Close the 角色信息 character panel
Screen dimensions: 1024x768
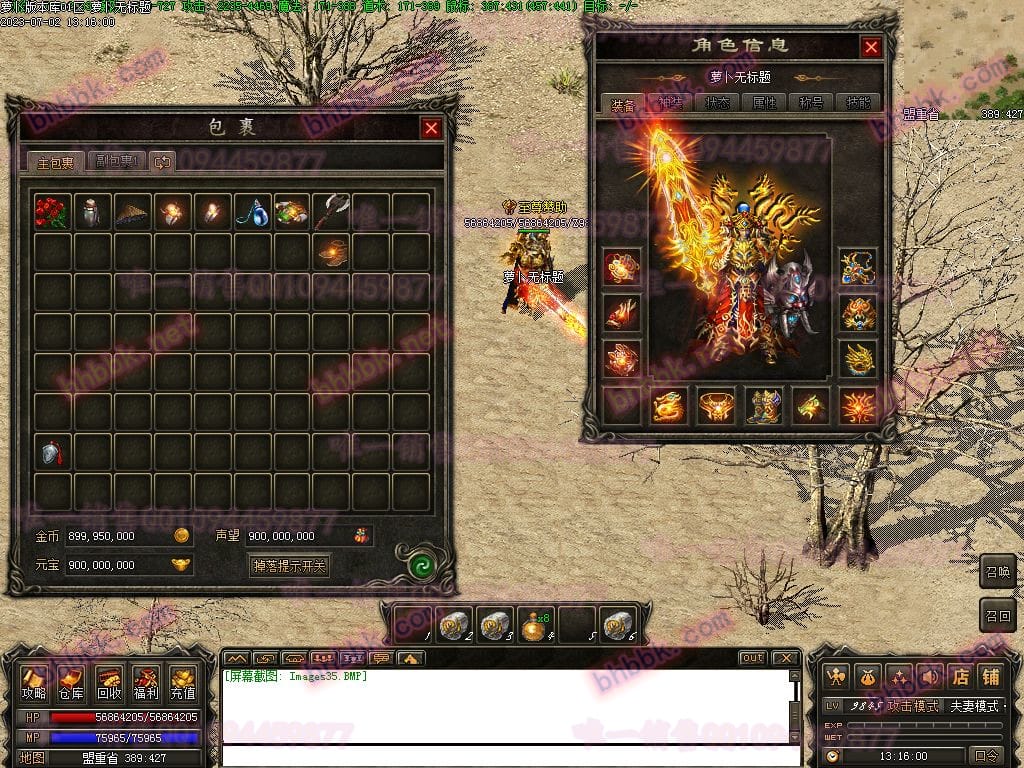[872, 47]
